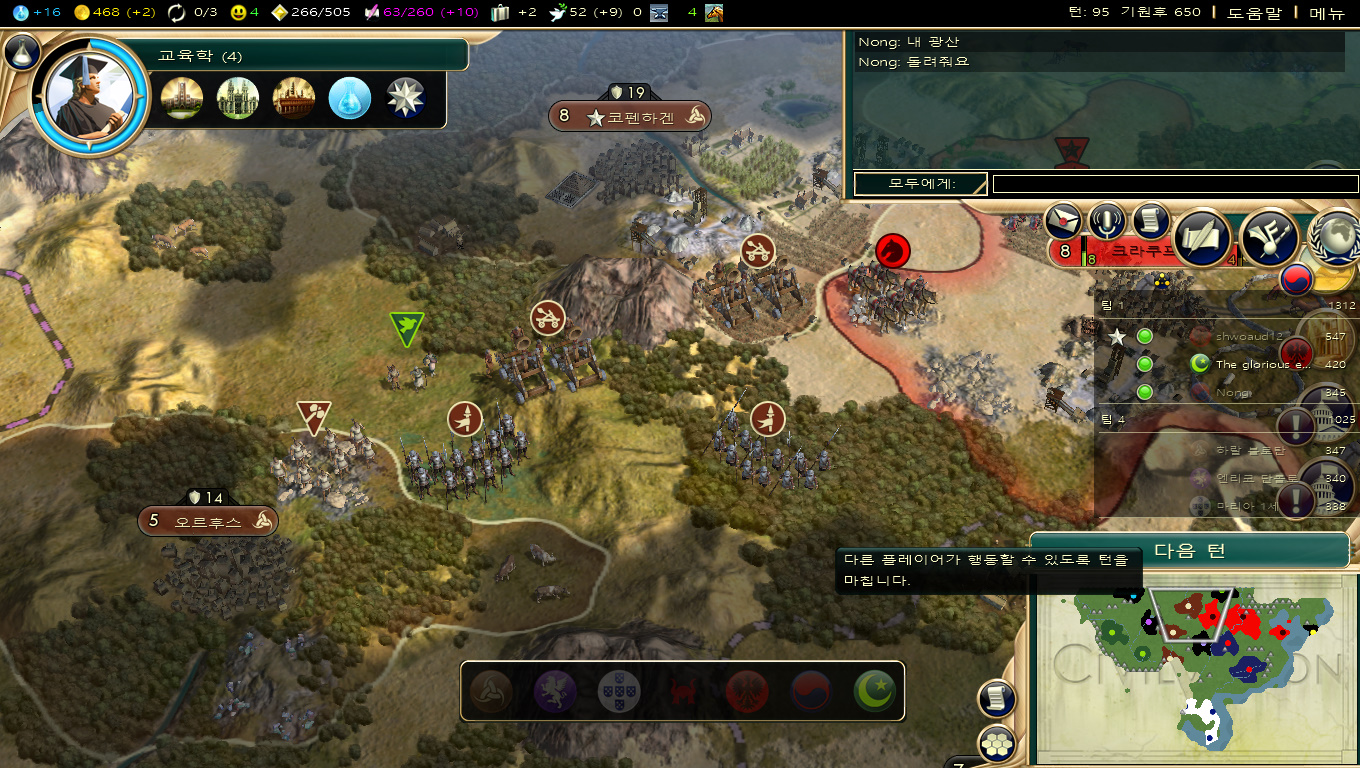The height and width of the screenshot is (768, 1360).
Task: Open the 교육학 research banner
Action: click(x=300, y=56)
